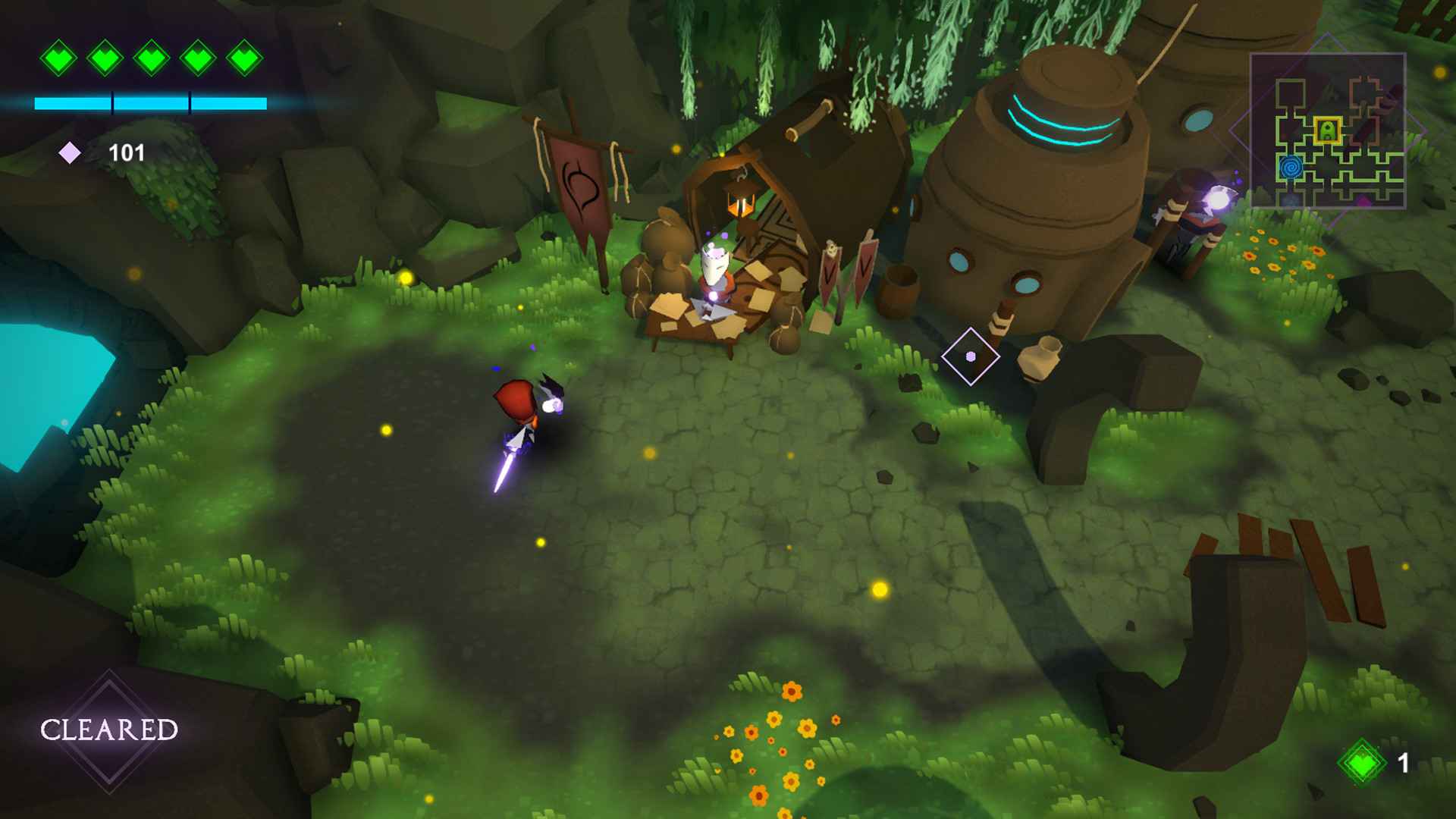Select the green house icon on the minimap

[x=1327, y=130]
